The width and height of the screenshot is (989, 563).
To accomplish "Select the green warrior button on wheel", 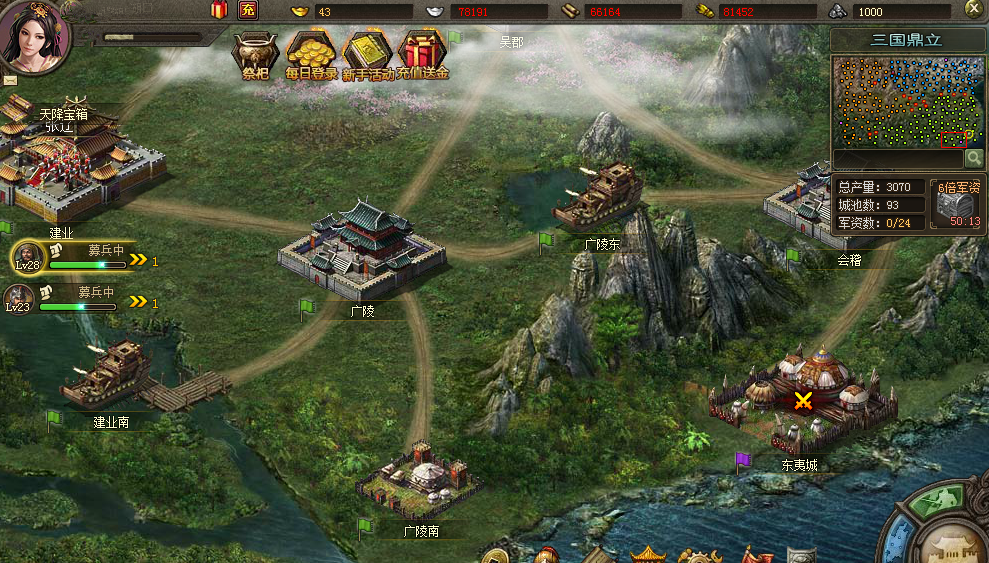I will point(934,500).
